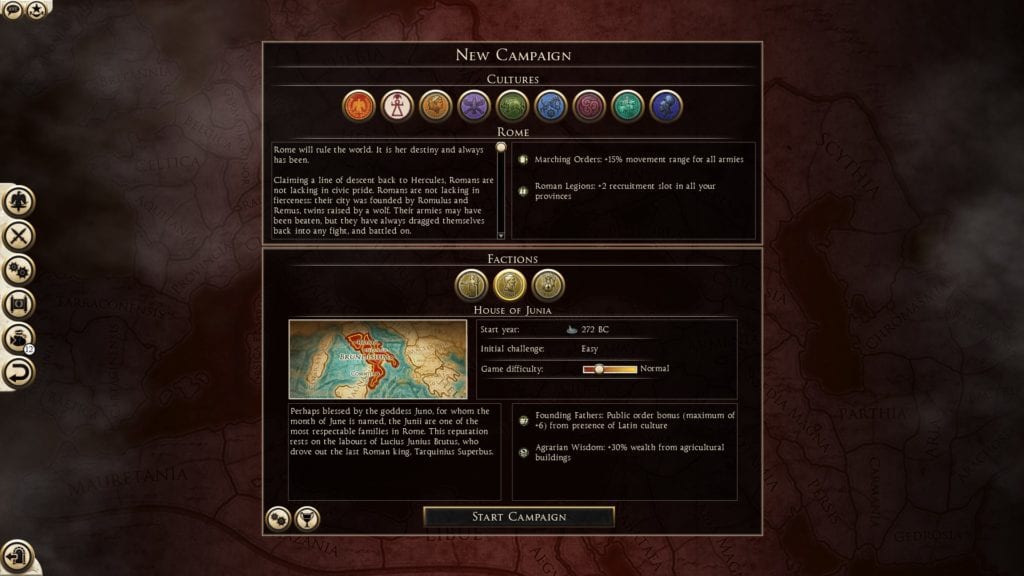This screenshot has height=576, width=1024.
Task: Select the light blue culture emblem
Action: pyautogui.click(x=551, y=105)
